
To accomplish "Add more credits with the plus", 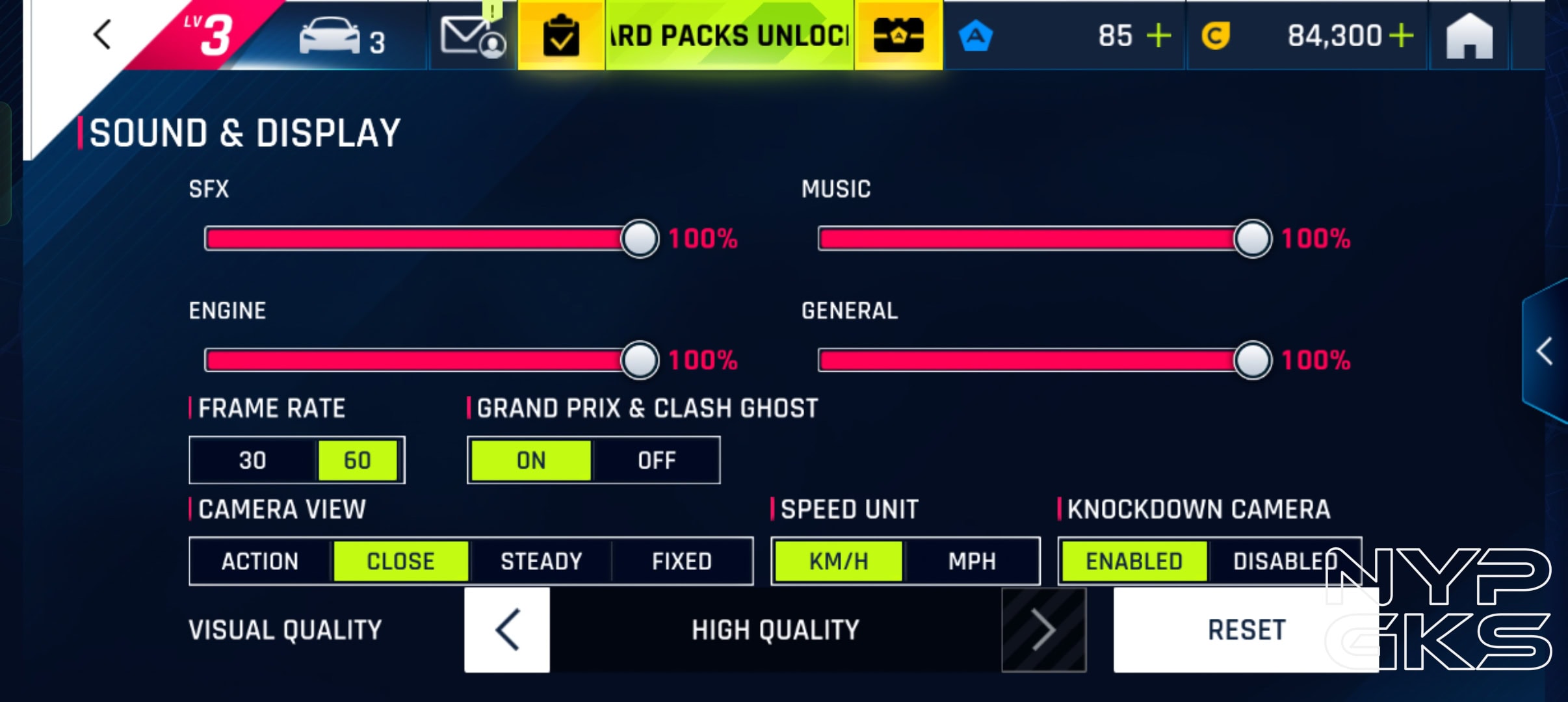I will [x=1402, y=36].
